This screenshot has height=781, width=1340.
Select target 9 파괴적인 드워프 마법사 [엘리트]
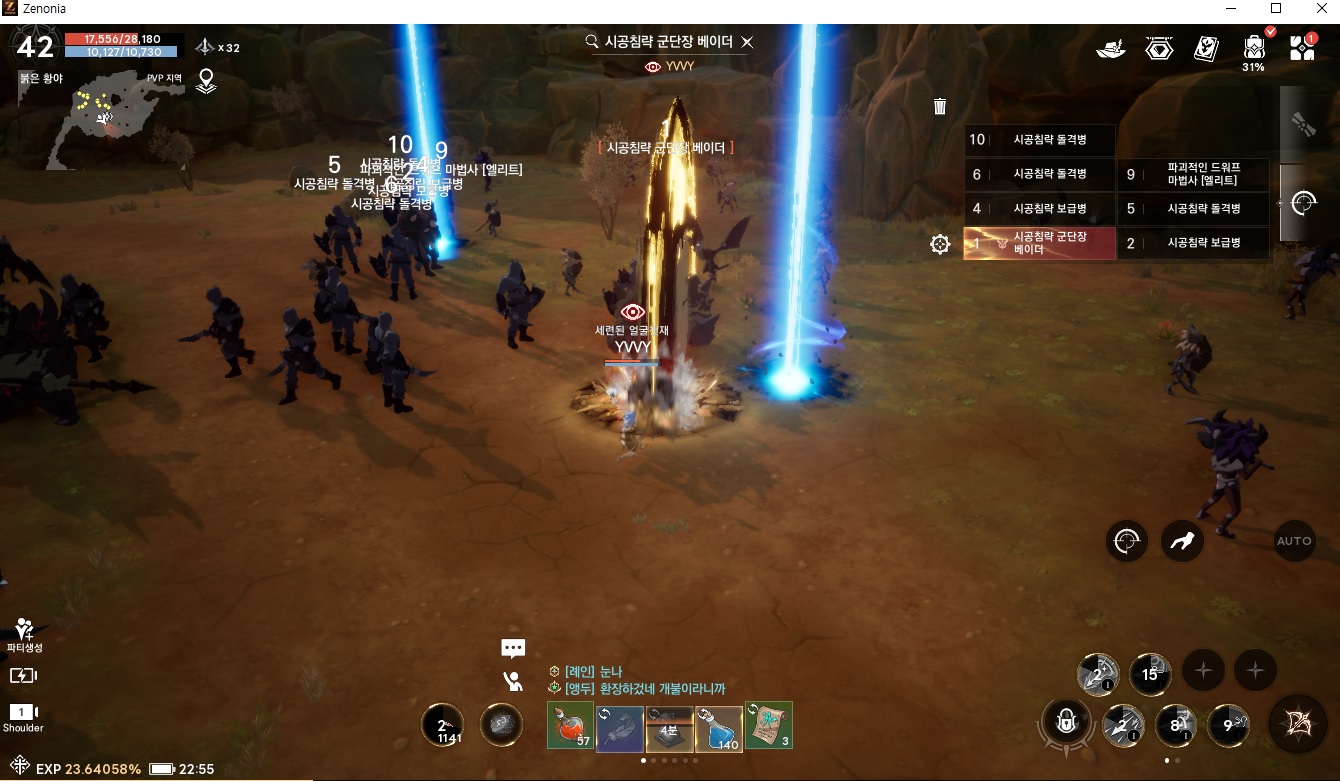pyautogui.click(x=1193, y=174)
